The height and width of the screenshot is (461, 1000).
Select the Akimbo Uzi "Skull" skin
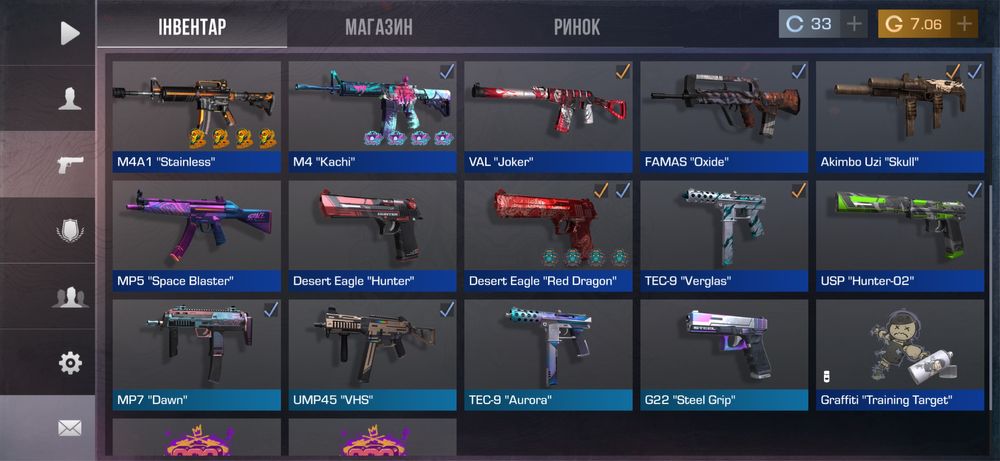(900, 116)
